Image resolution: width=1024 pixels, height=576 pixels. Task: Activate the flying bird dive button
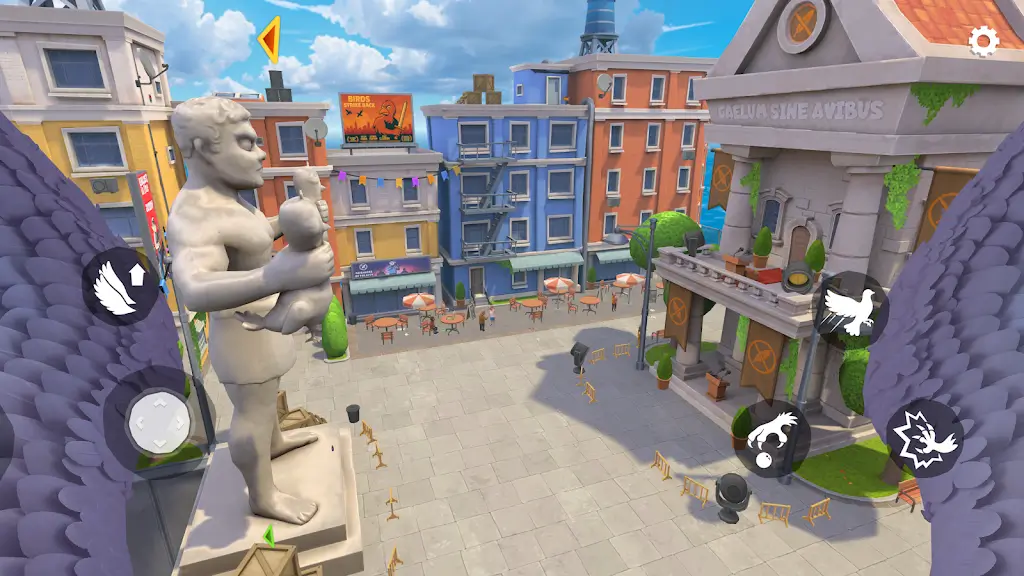pyautogui.click(x=850, y=309)
